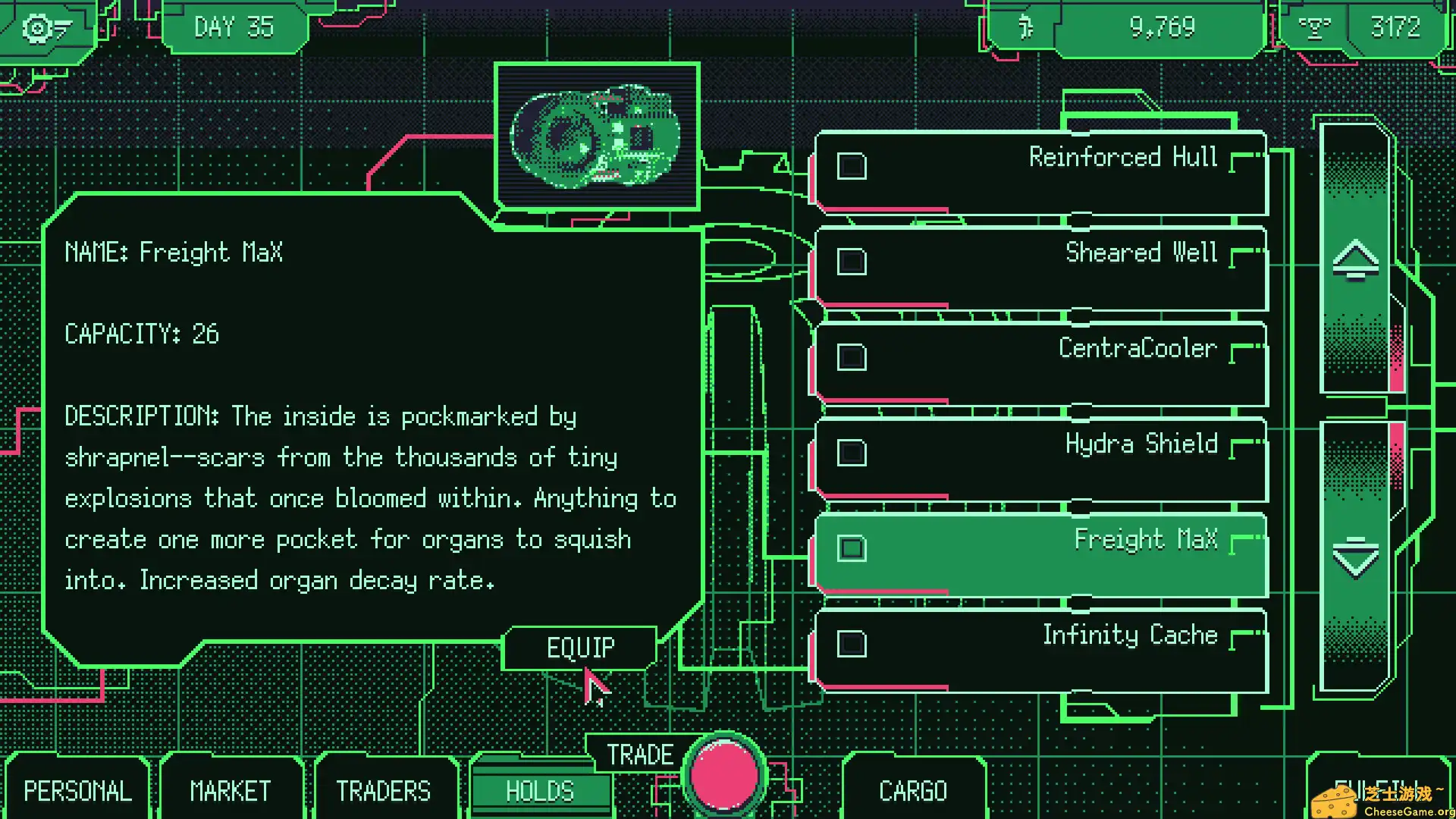Select the CARGO tab
This screenshot has width=1456, height=819.
pyautogui.click(x=913, y=790)
